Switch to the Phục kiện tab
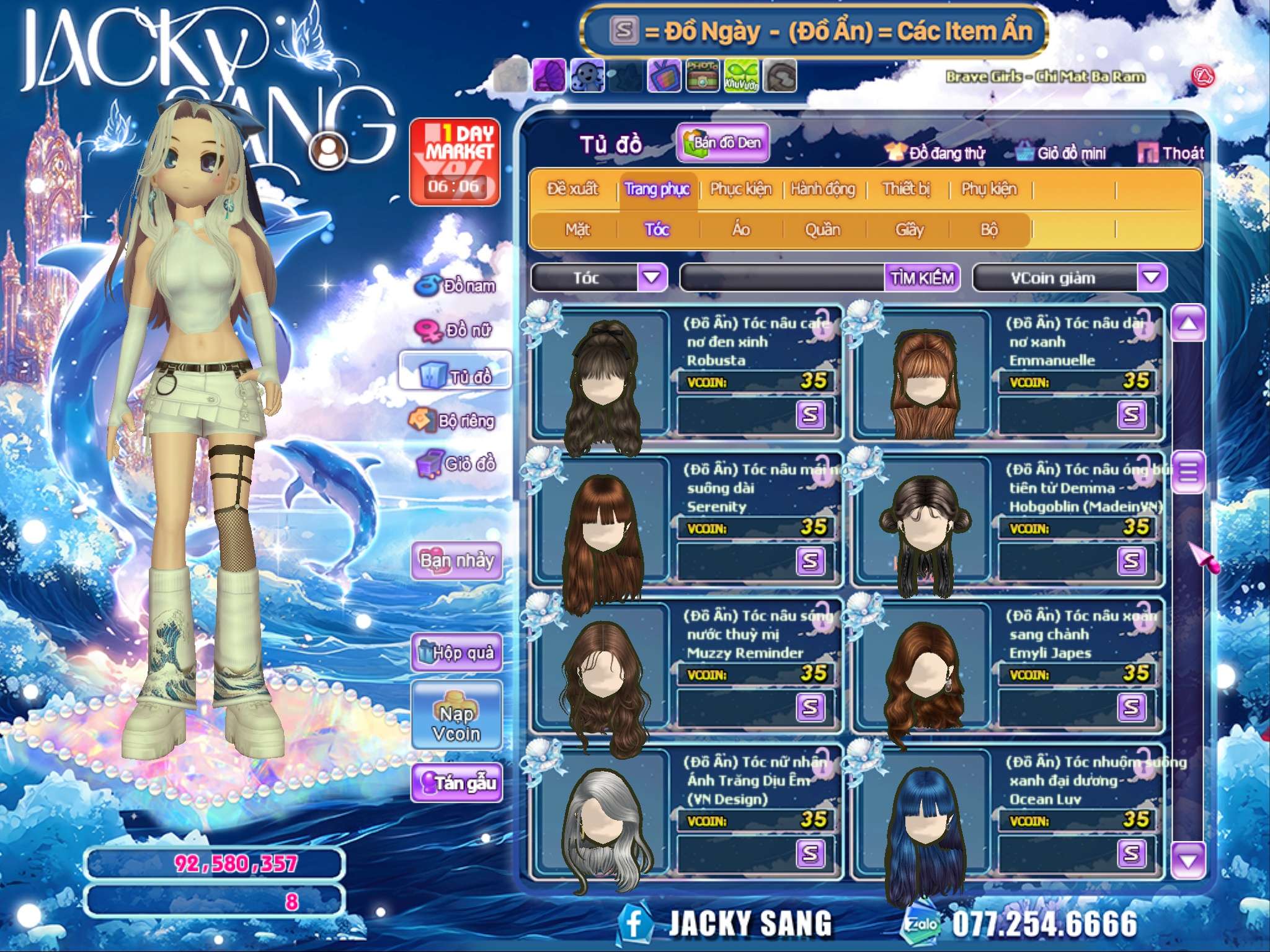This screenshot has height=952, width=1270. pyautogui.click(x=740, y=189)
